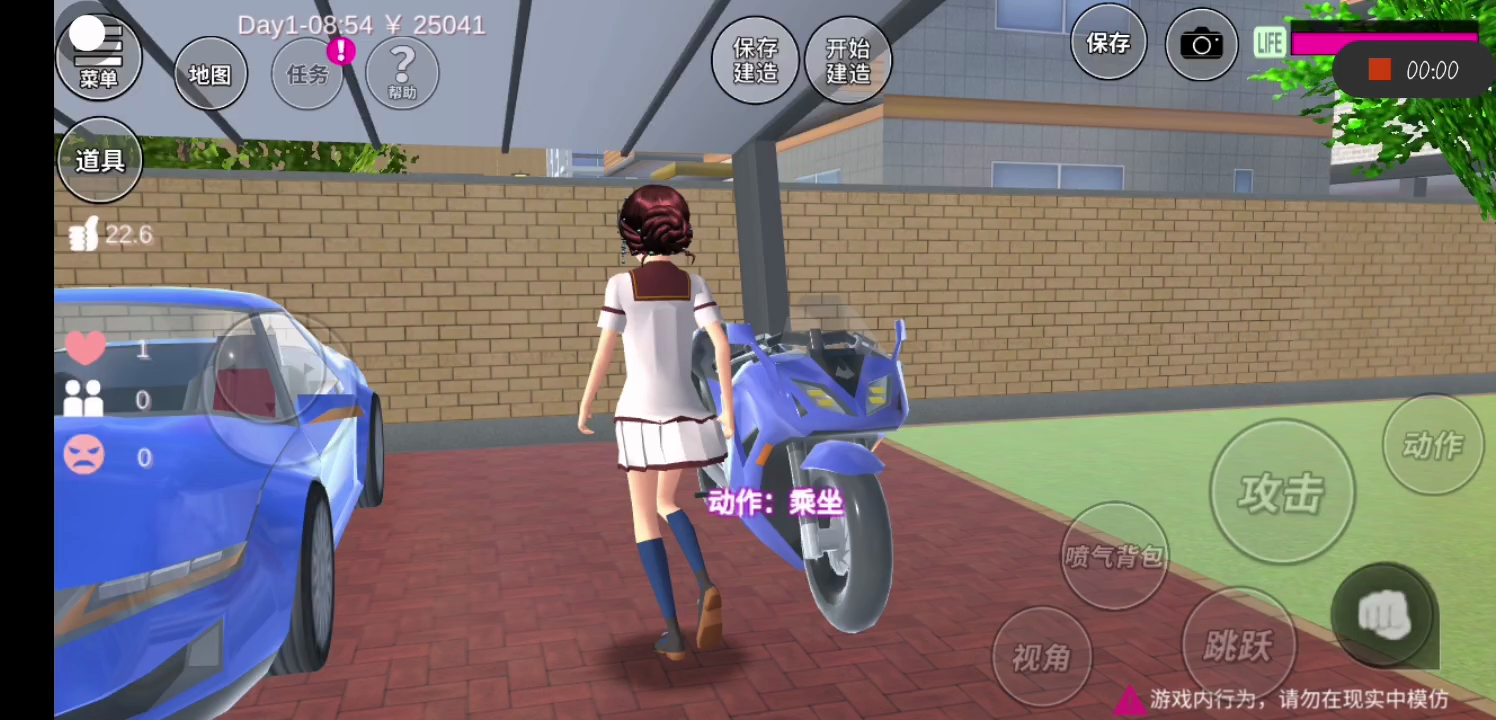Tap the 动作 action button

click(x=1432, y=445)
